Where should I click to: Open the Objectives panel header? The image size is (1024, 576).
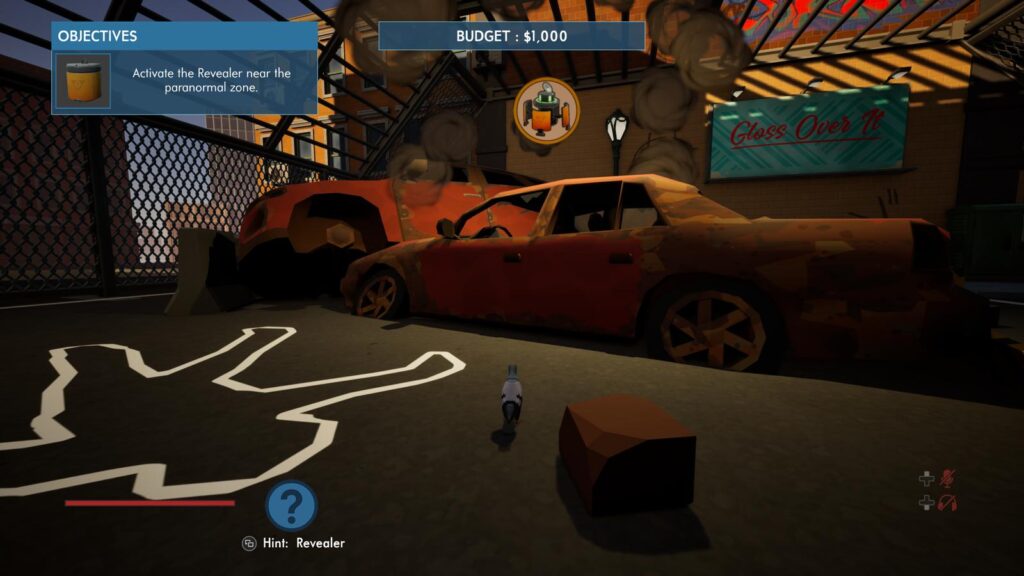coord(184,36)
